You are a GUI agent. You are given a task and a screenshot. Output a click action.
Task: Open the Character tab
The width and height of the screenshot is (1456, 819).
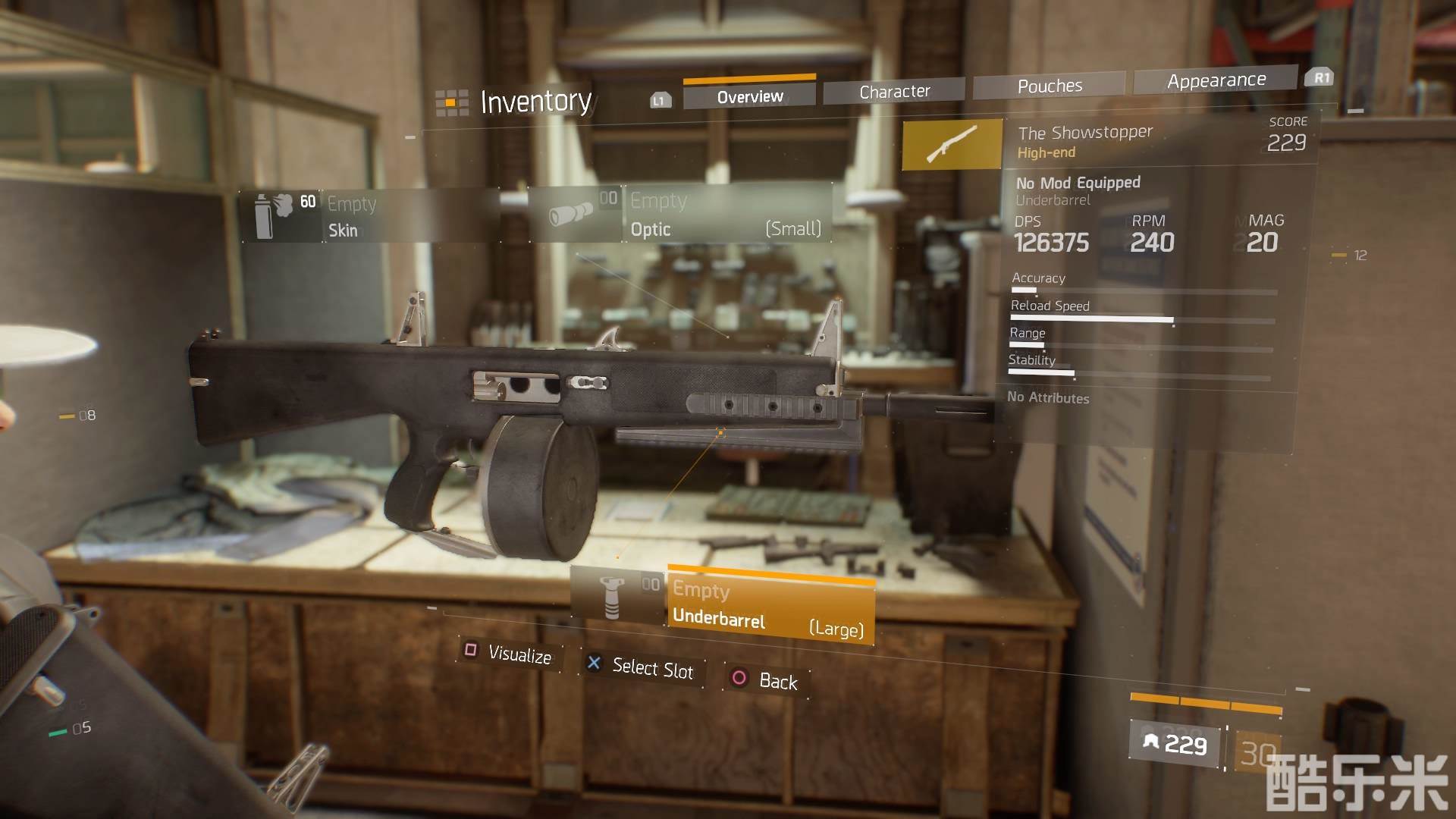[x=894, y=91]
